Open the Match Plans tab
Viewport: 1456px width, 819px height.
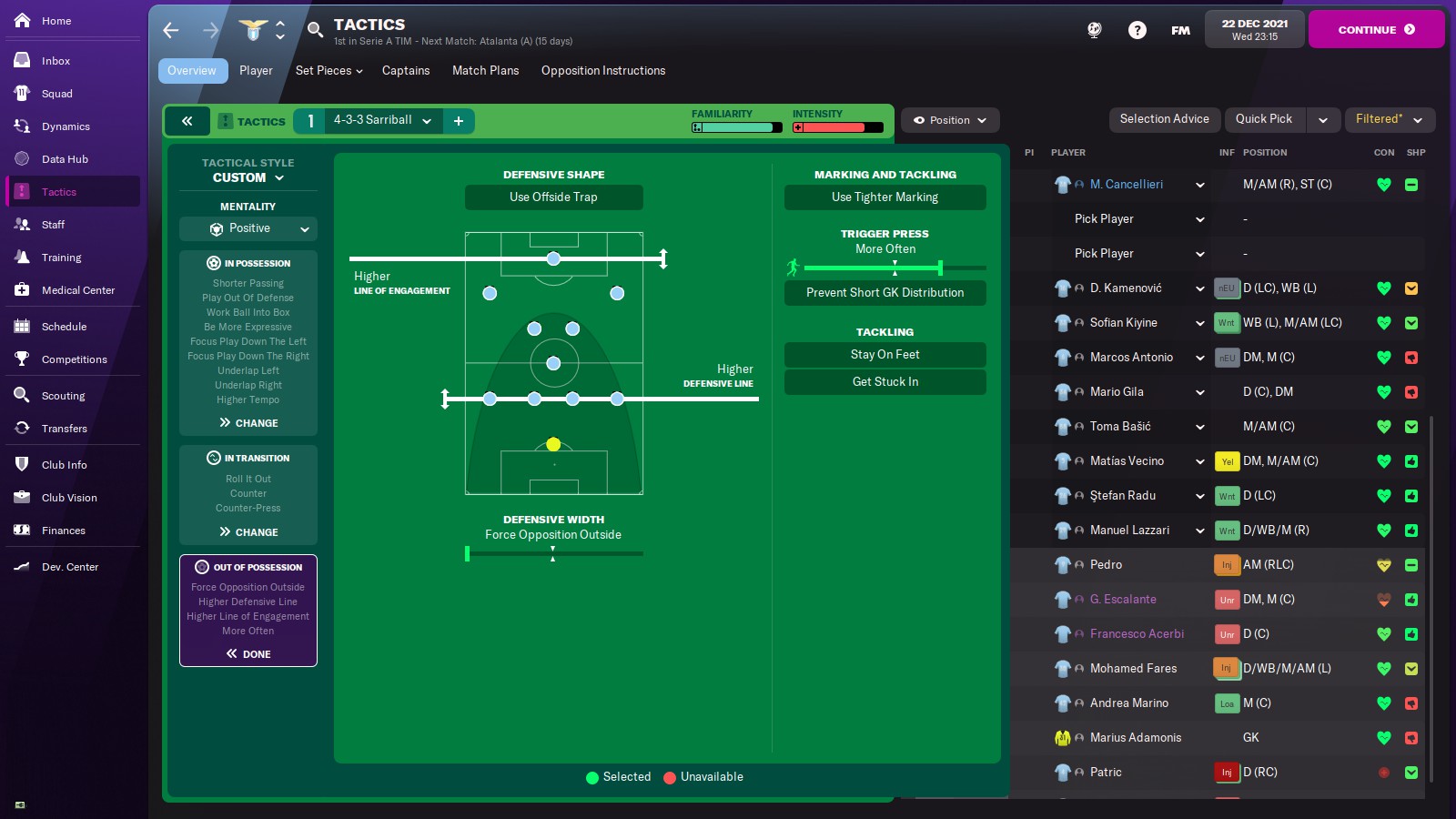485,70
